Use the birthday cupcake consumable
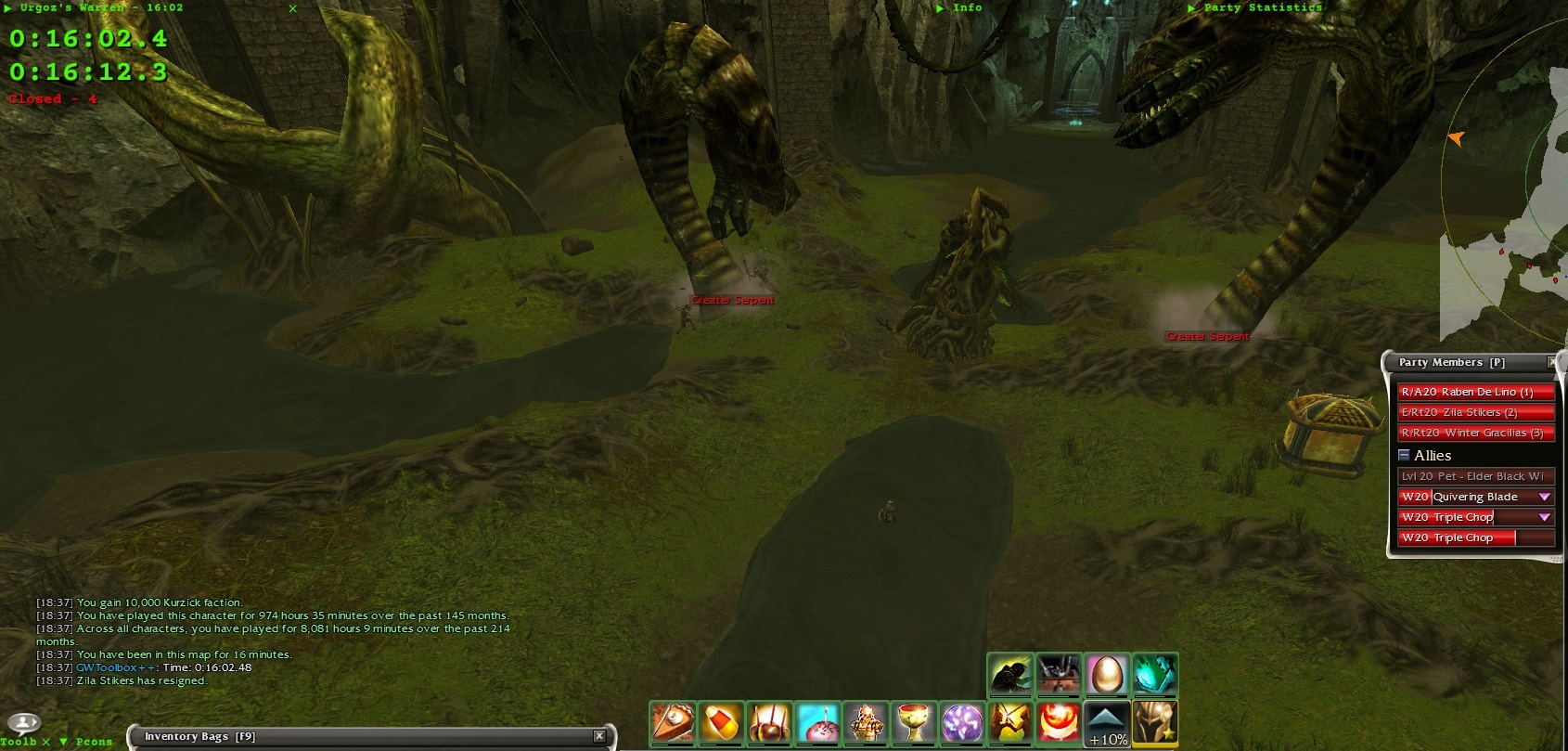The height and width of the screenshot is (751, 1568). (817, 723)
